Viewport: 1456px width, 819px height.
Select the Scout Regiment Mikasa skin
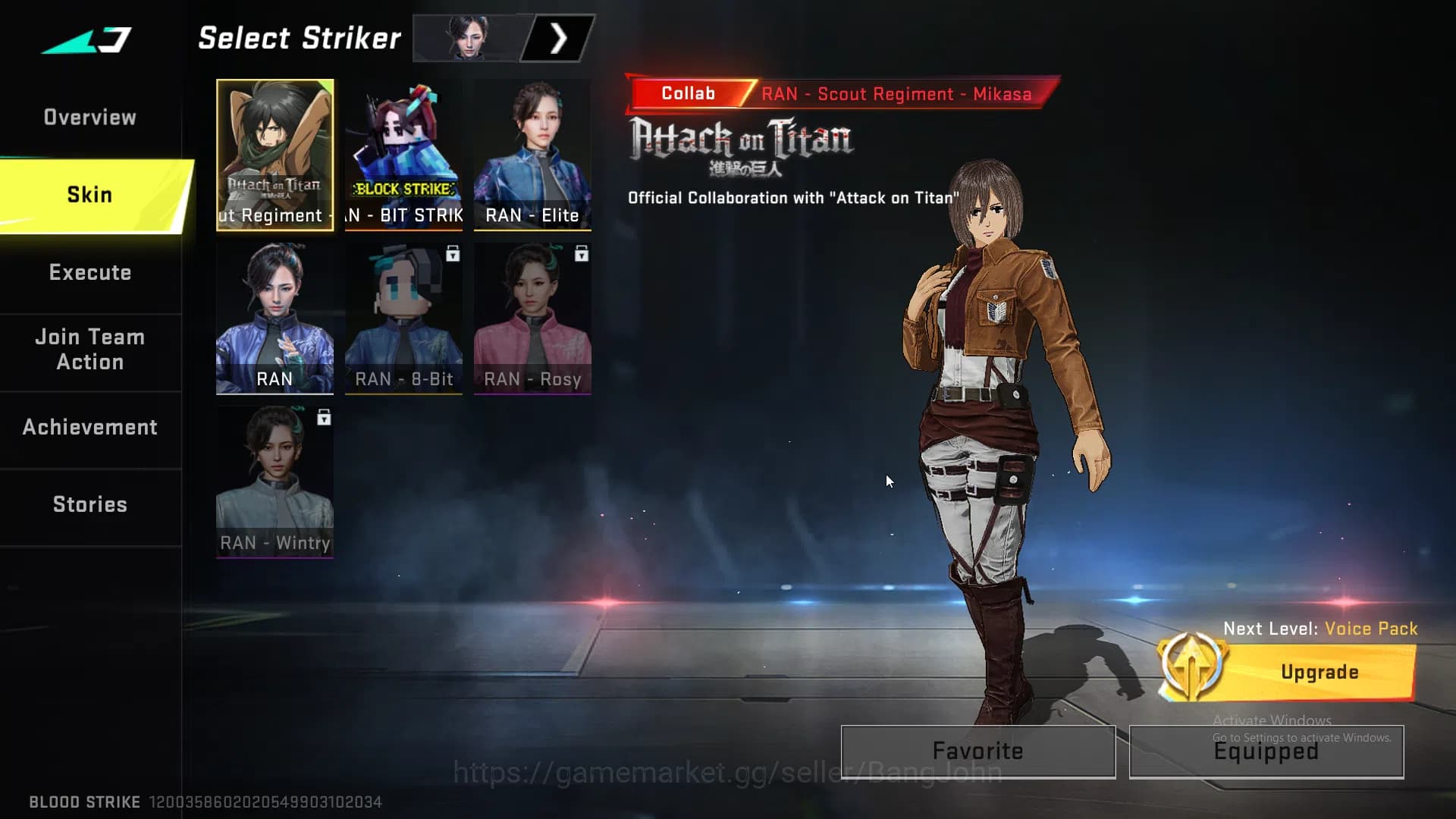click(x=275, y=155)
